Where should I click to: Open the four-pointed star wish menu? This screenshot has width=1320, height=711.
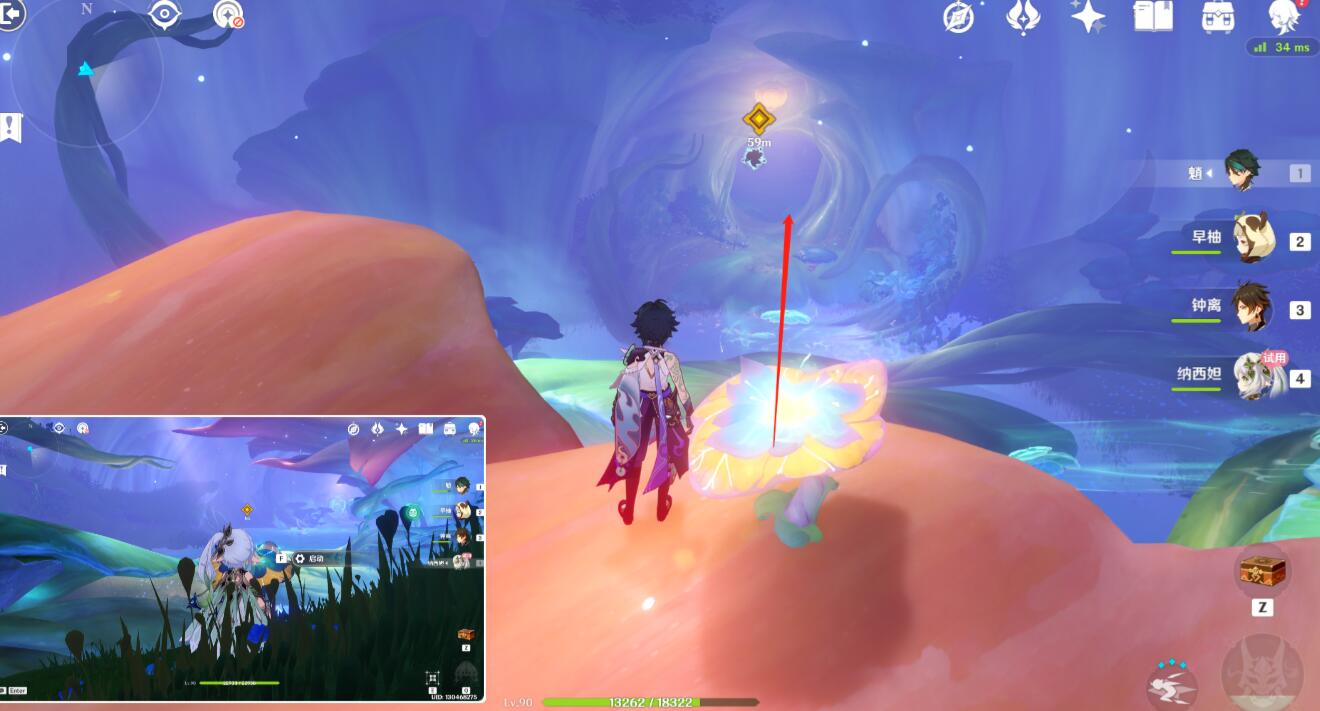pyautogui.click(x=1087, y=16)
